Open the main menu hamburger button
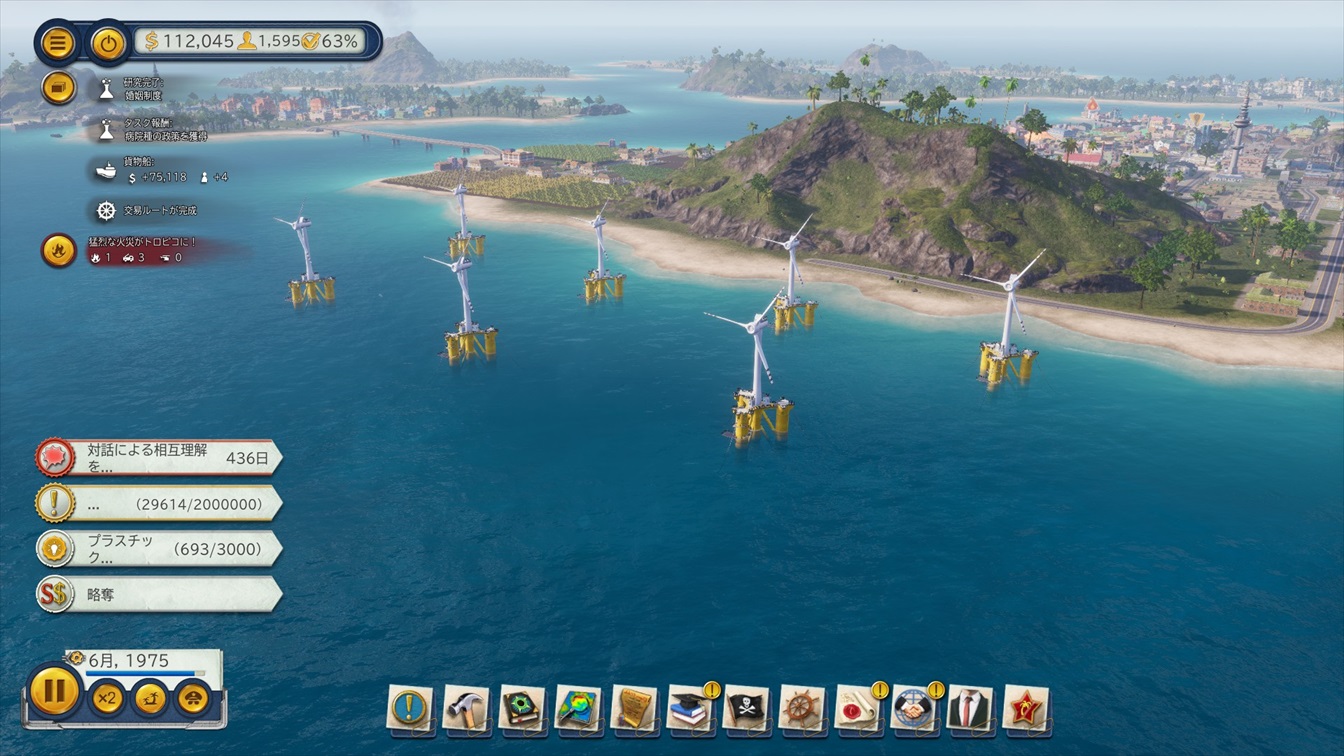The height and width of the screenshot is (756, 1344). pos(58,42)
